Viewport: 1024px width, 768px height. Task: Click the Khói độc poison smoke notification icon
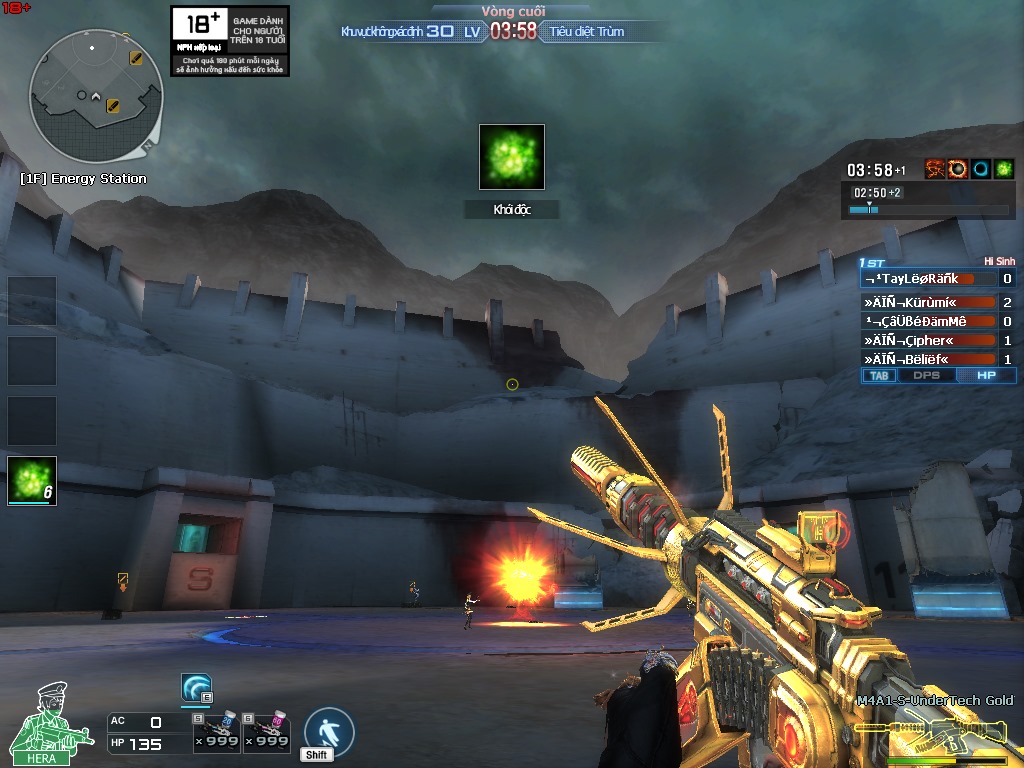(512, 157)
